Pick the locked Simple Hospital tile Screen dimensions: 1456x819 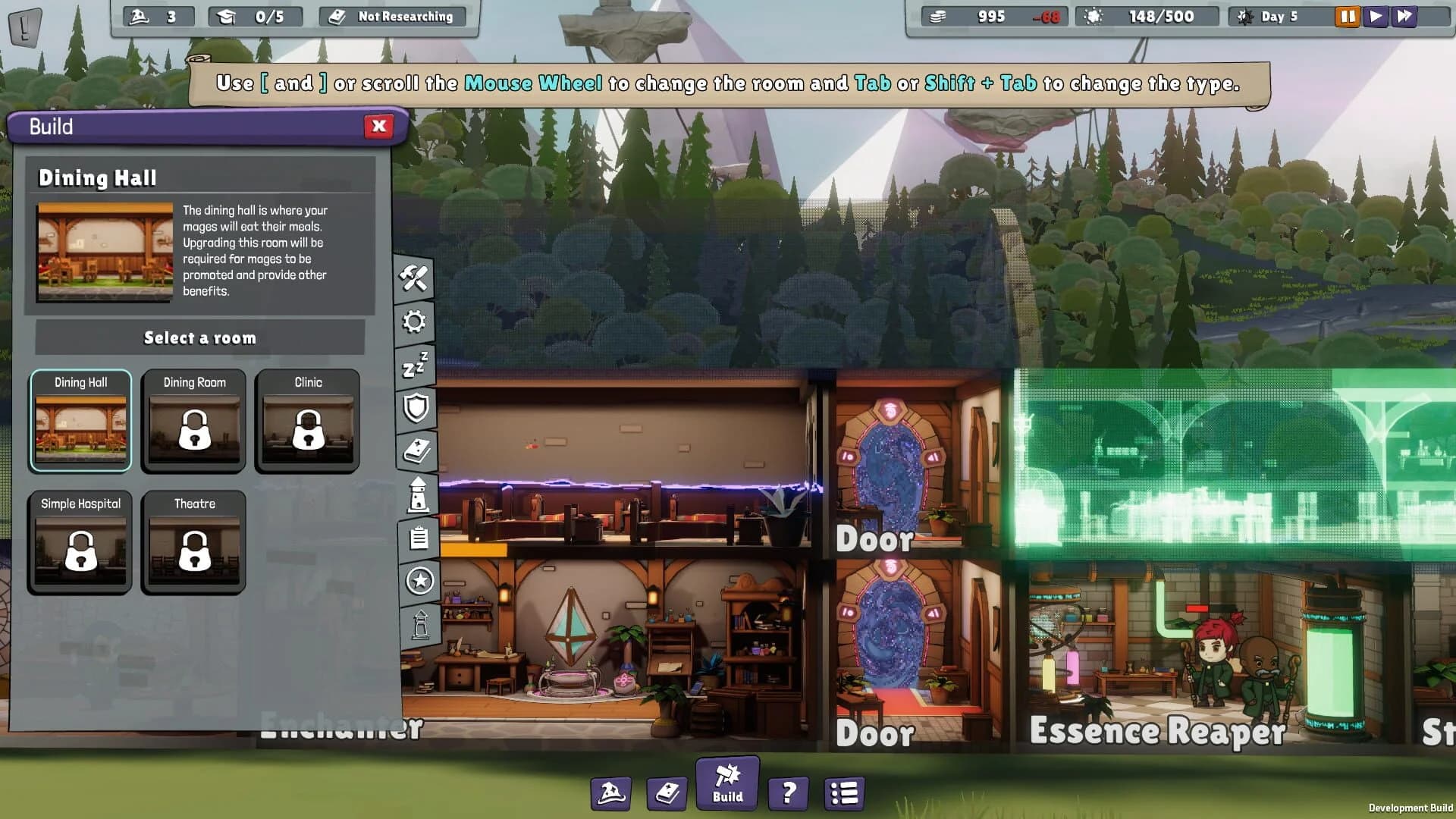[80, 541]
